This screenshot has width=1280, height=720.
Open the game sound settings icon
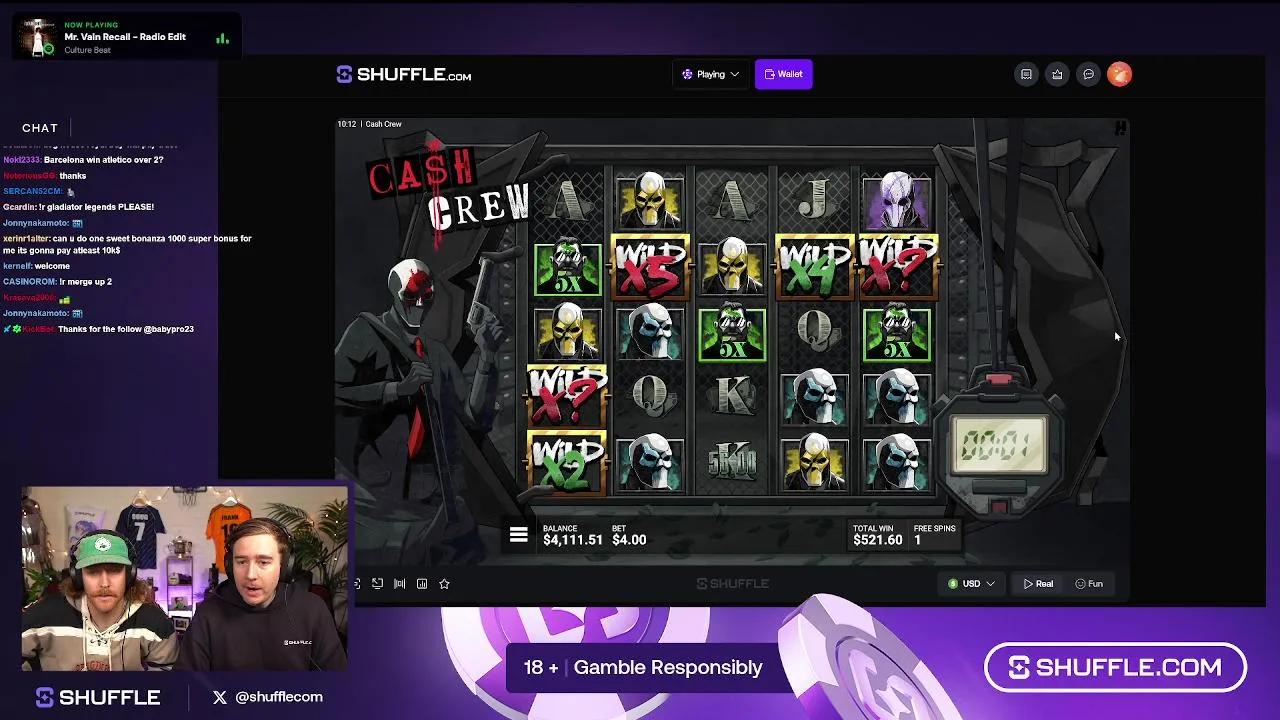point(399,583)
